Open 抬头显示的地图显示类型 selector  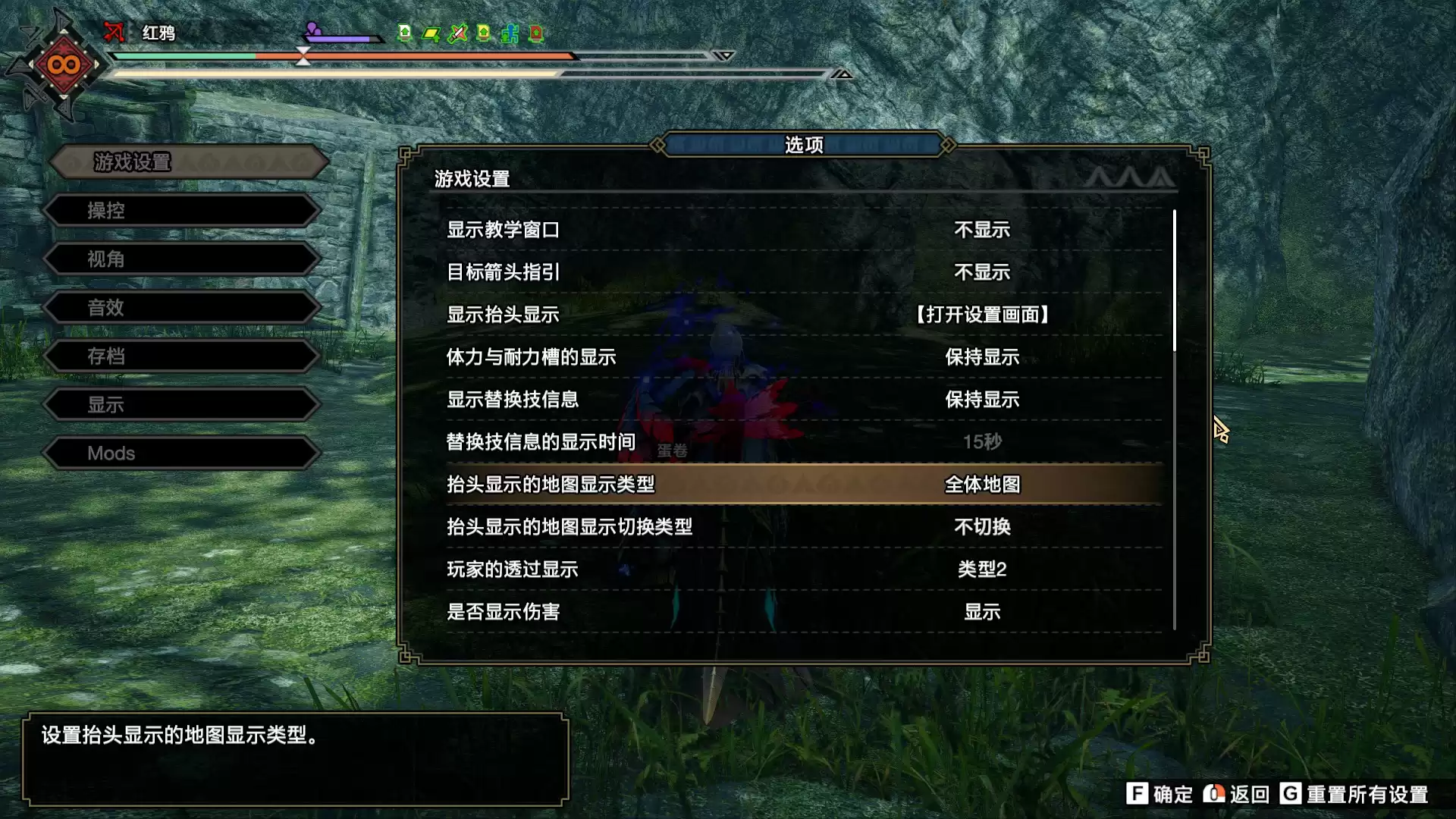pyautogui.click(x=982, y=485)
